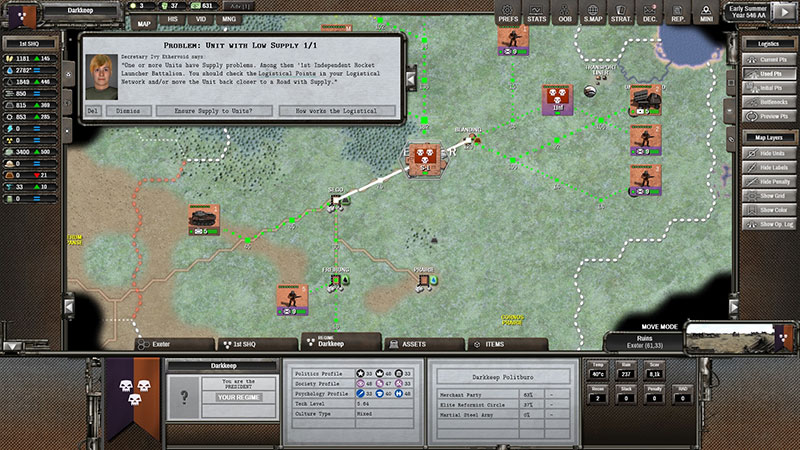Switch to the VID tab
Viewport: 800px width, 450px height.
(x=201, y=21)
